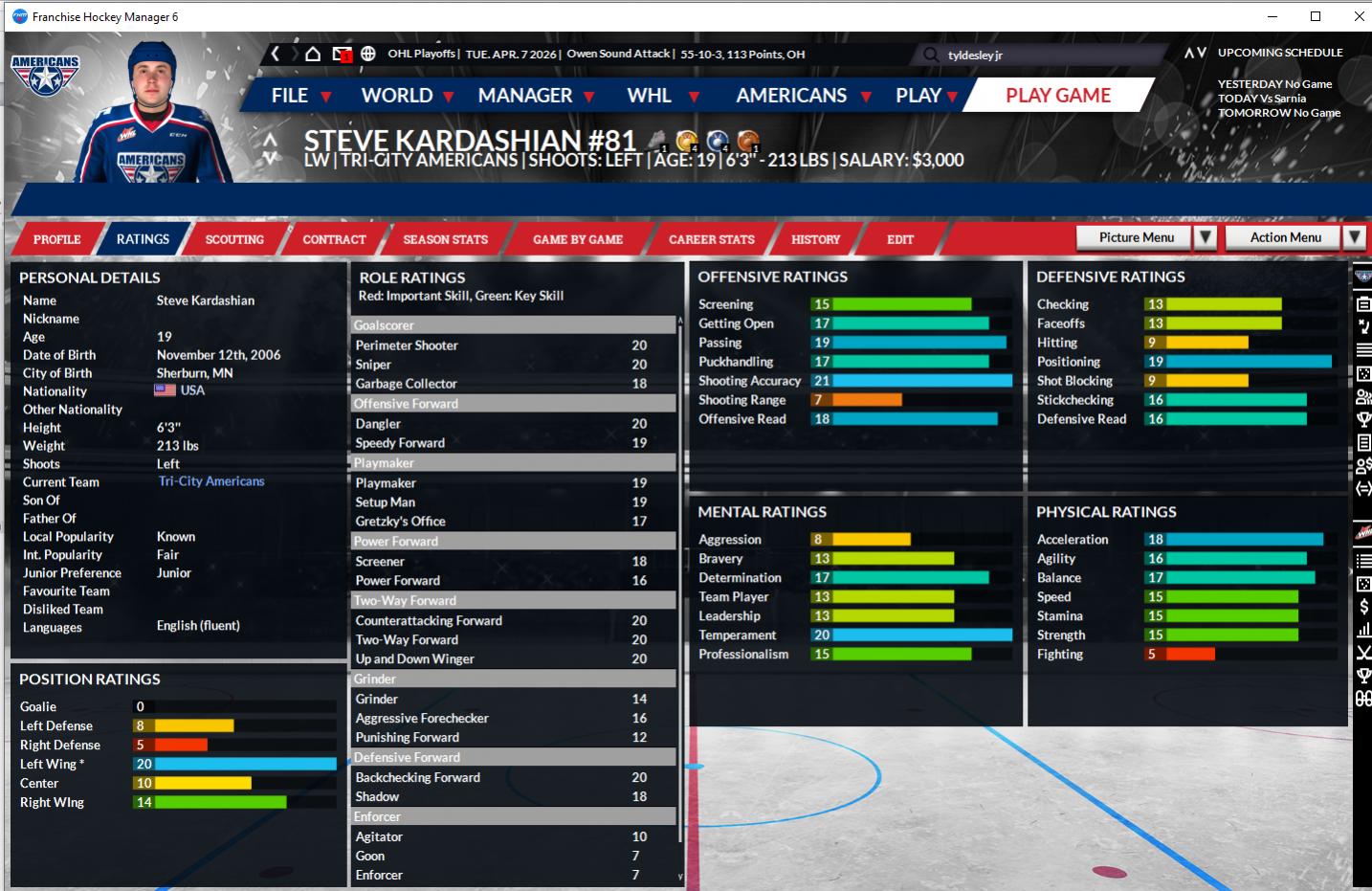Close the Franchise Hockey Manager window
The width and height of the screenshot is (1372, 891).
pyautogui.click(x=1359, y=16)
